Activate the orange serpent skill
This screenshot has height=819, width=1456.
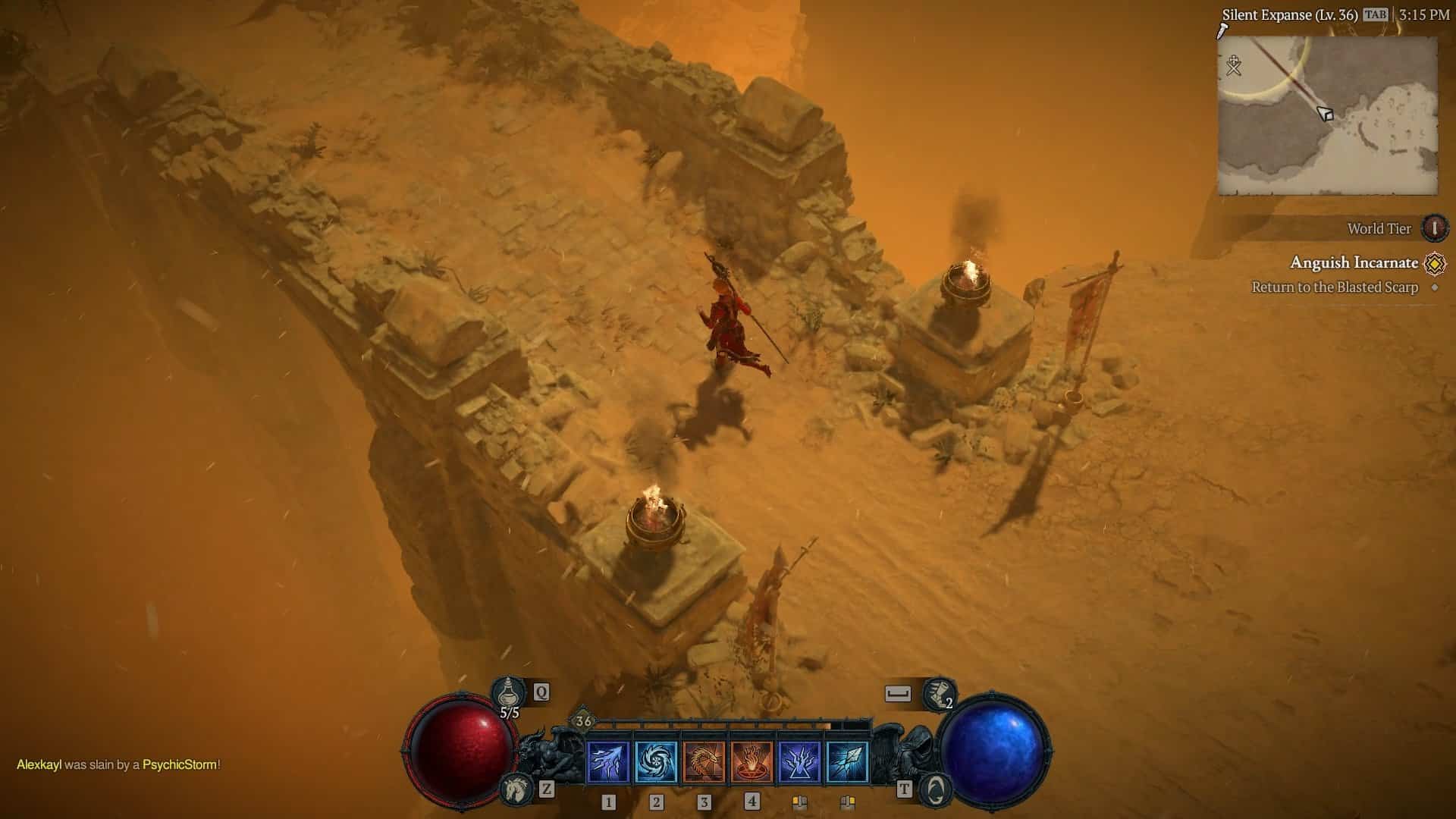coord(704,762)
